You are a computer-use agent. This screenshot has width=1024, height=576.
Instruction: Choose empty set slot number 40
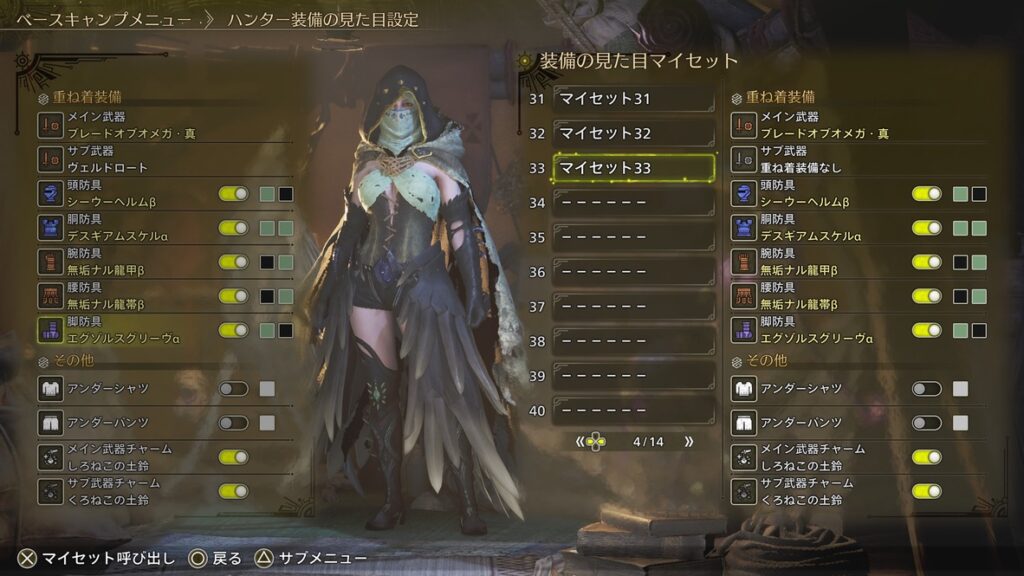point(634,411)
